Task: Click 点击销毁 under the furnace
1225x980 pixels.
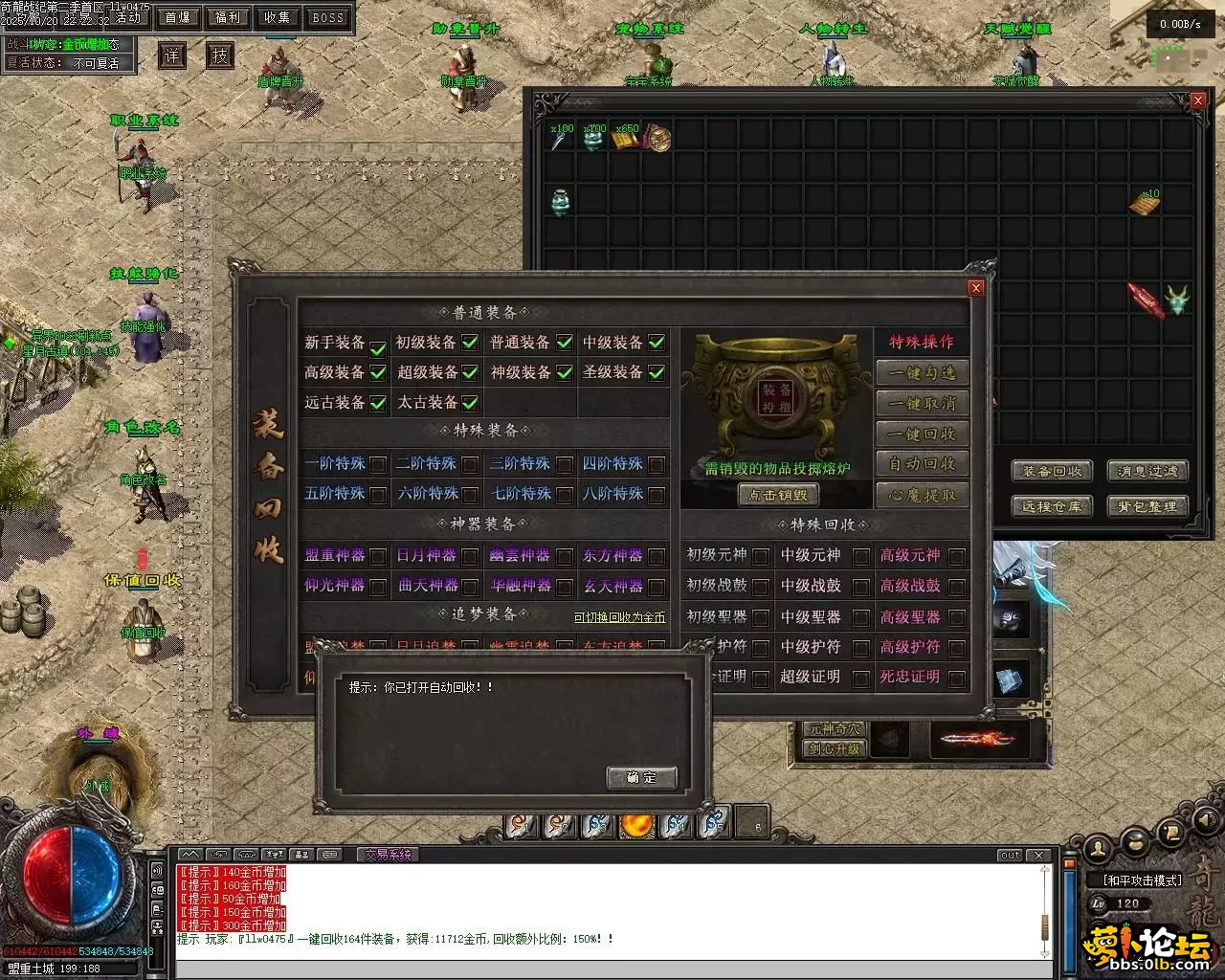Action: pyautogui.click(x=778, y=495)
